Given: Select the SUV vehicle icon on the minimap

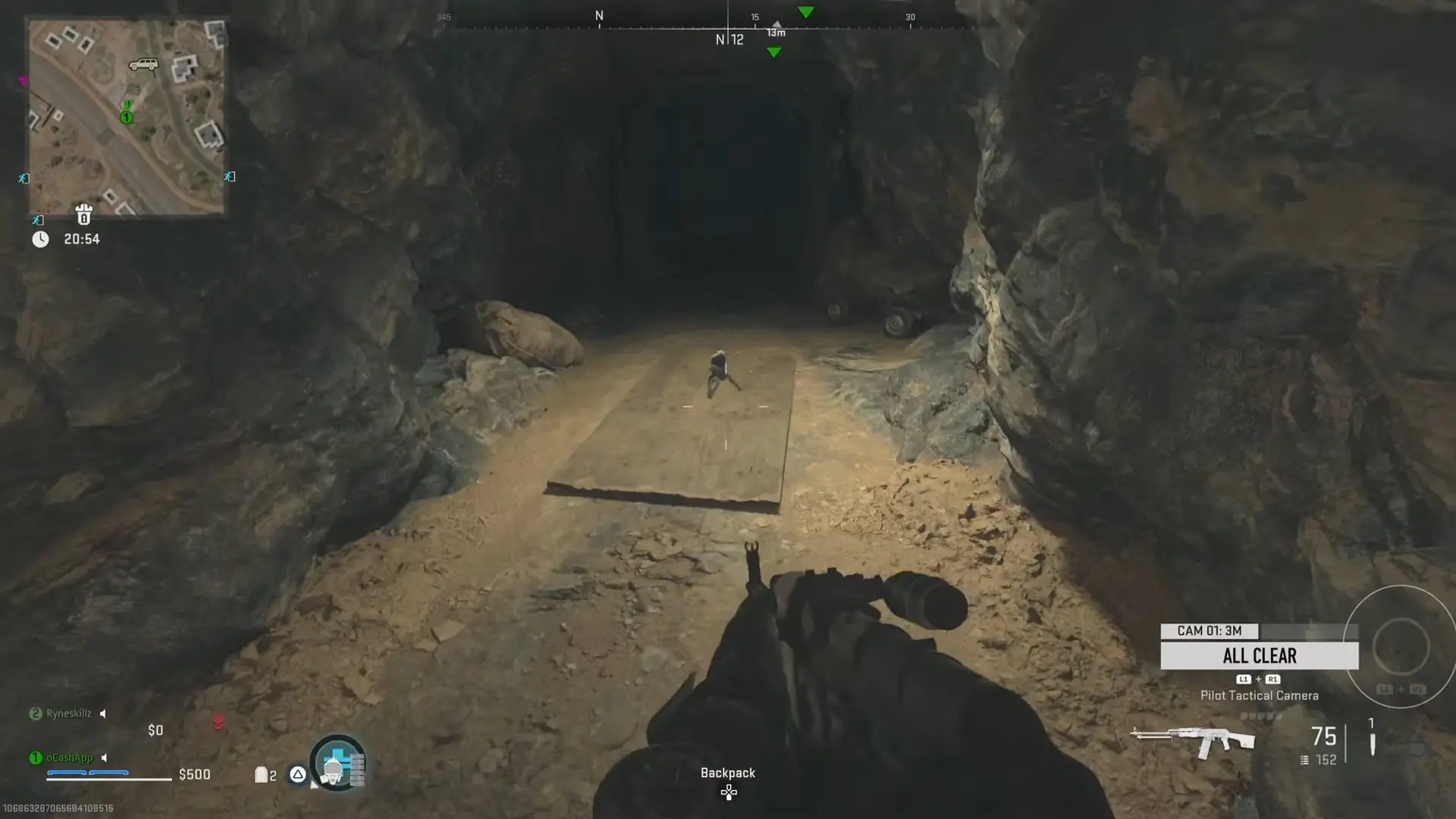Looking at the screenshot, I should 144,64.
